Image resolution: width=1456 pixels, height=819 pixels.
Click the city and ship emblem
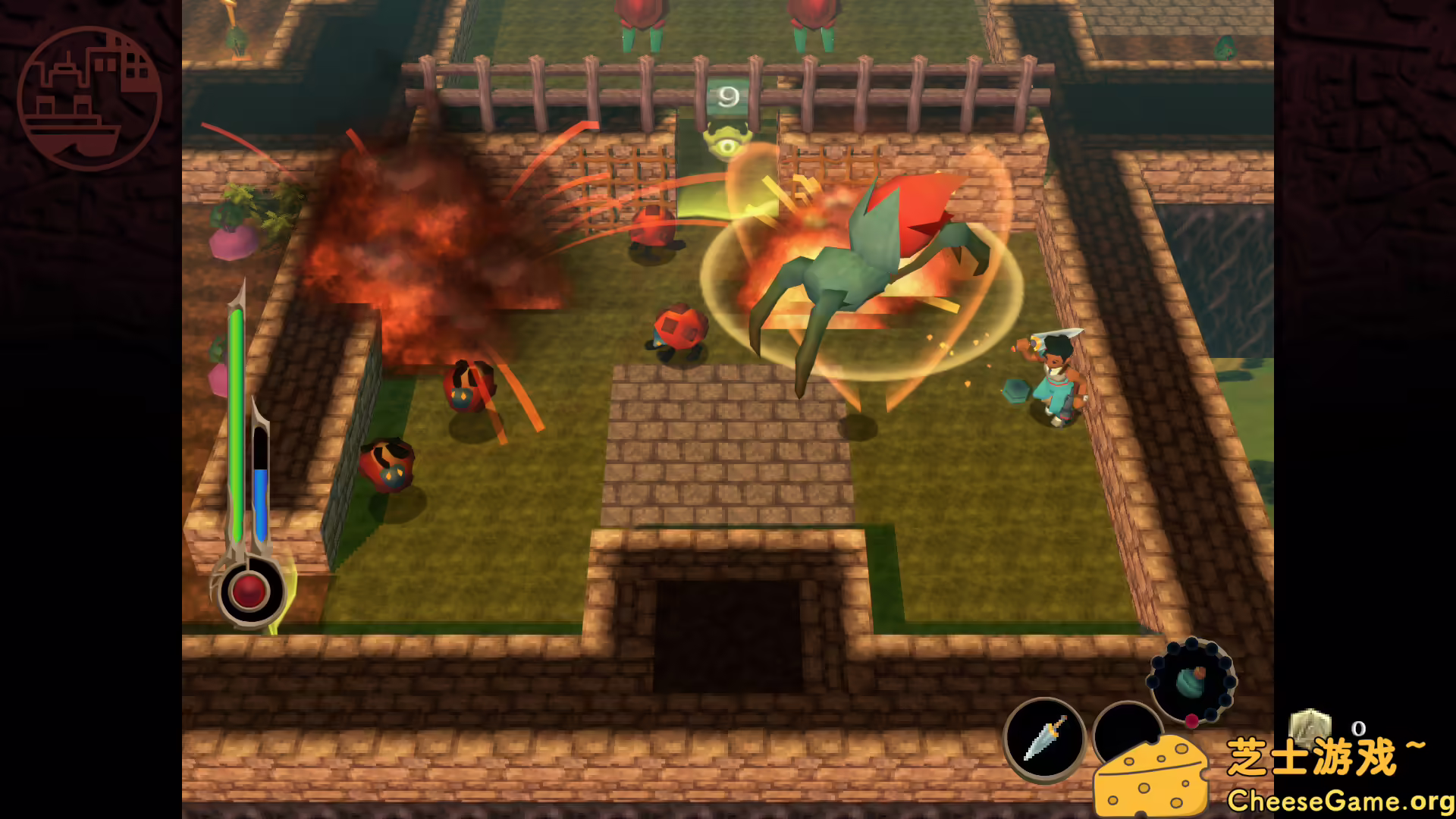[x=89, y=99]
